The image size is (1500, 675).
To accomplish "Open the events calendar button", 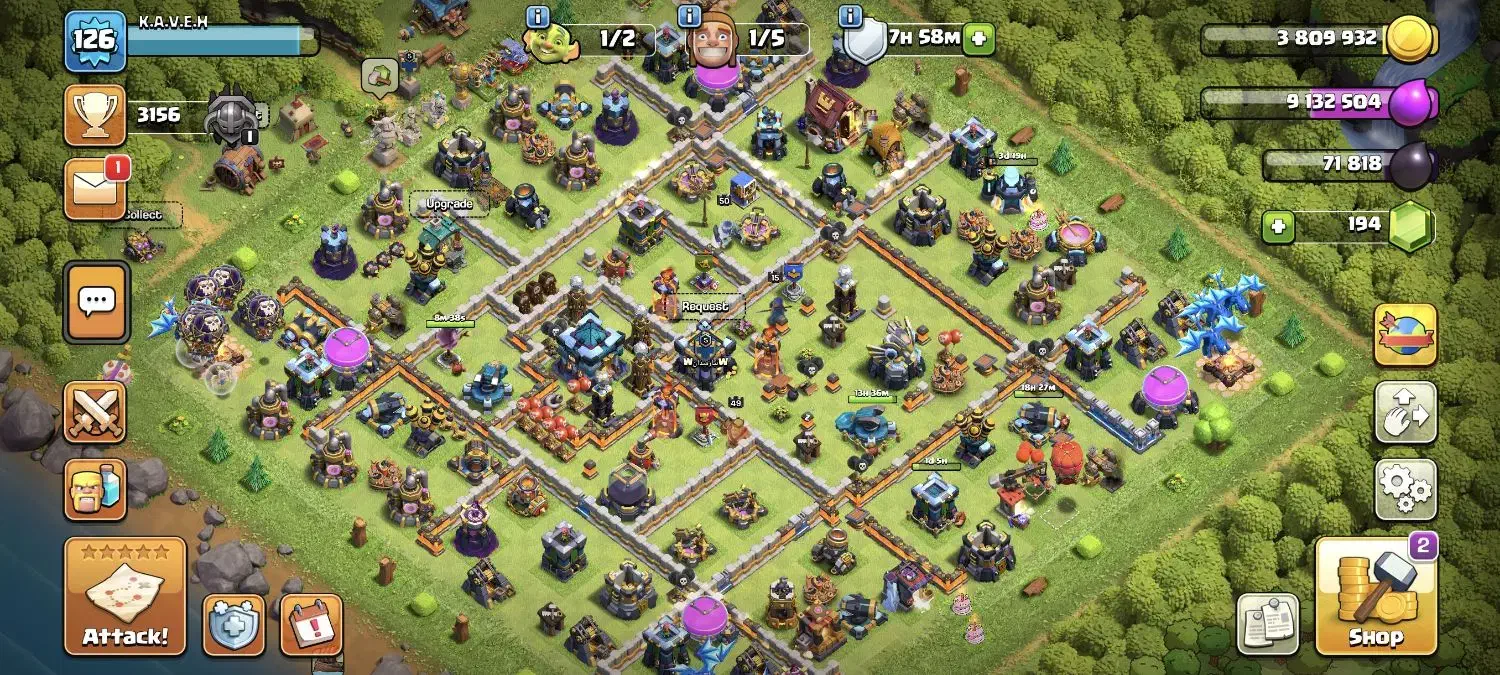I will (311, 624).
